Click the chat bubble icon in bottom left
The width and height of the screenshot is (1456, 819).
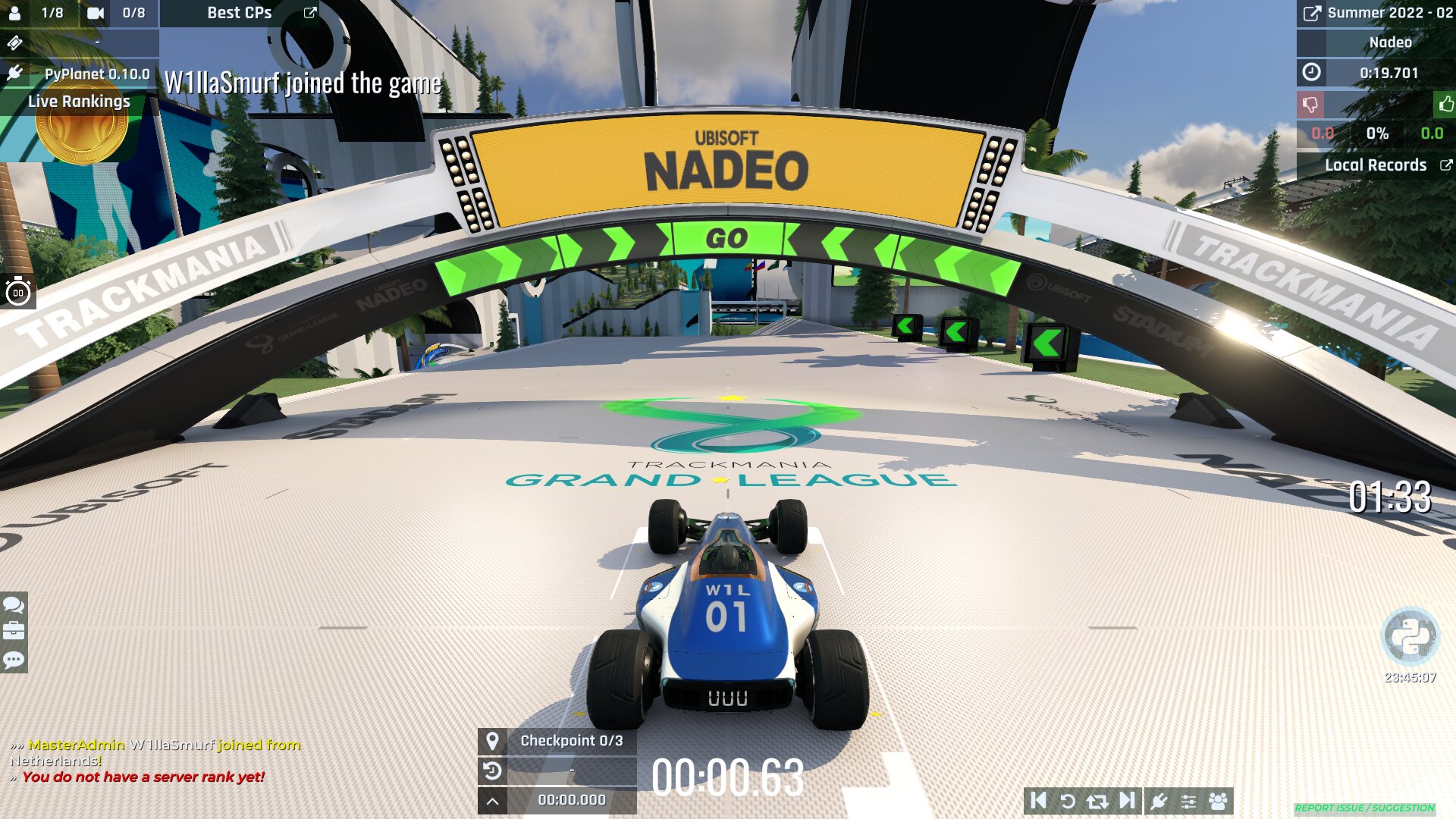tap(12, 607)
